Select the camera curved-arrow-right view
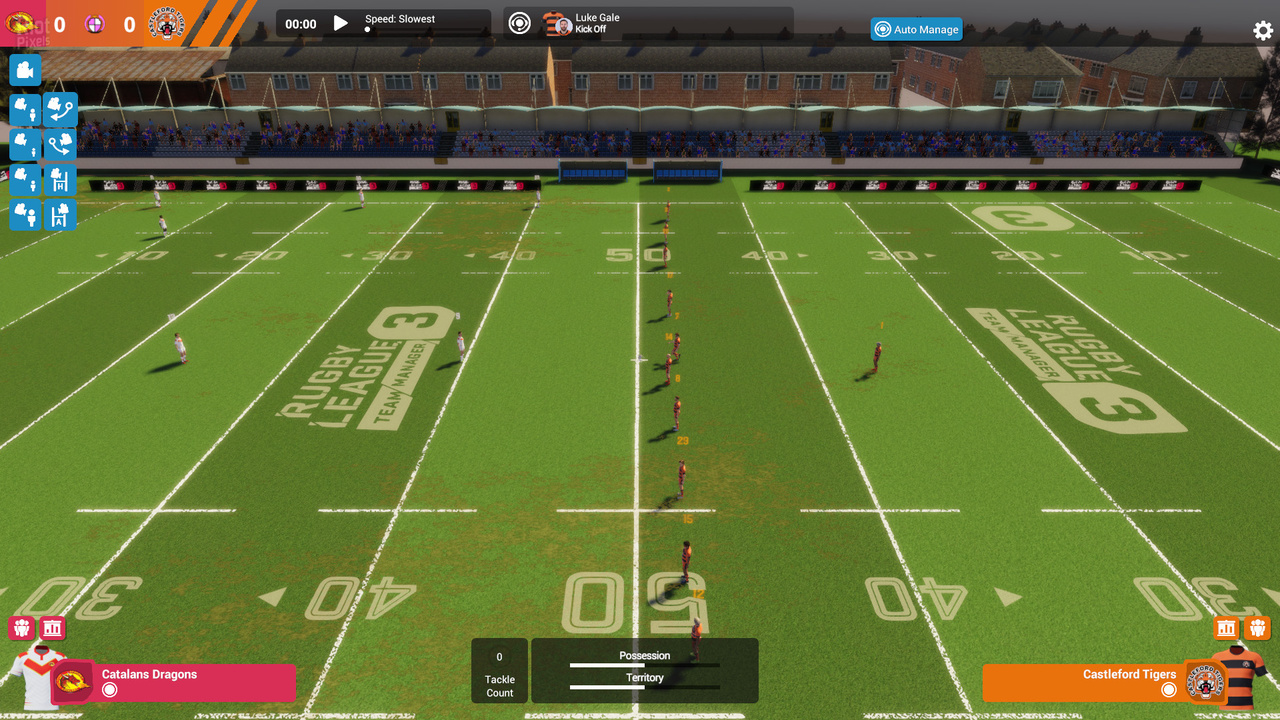This screenshot has width=1280, height=720. 60,145
